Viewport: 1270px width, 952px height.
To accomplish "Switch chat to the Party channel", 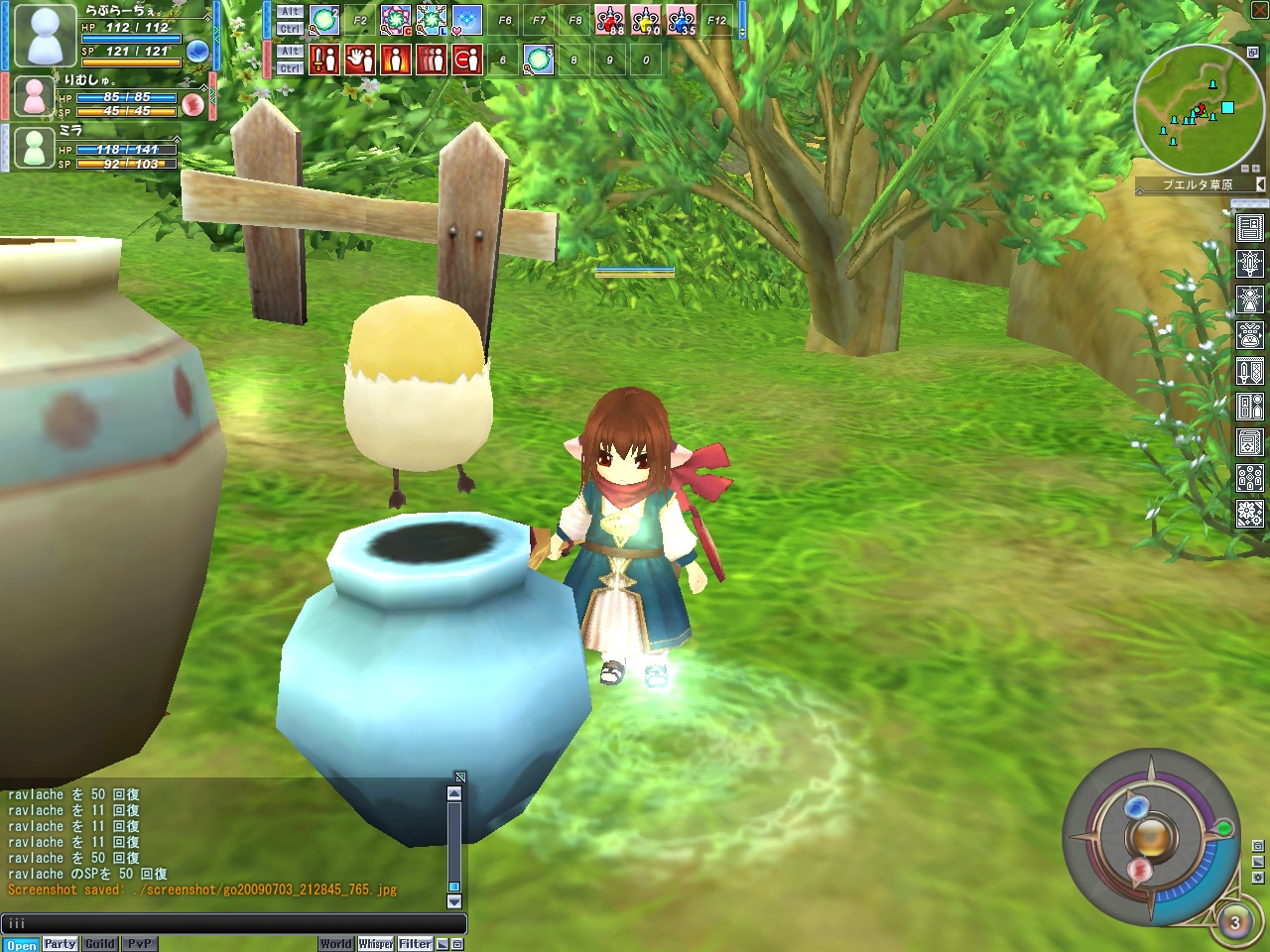I will (x=60, y=944).
